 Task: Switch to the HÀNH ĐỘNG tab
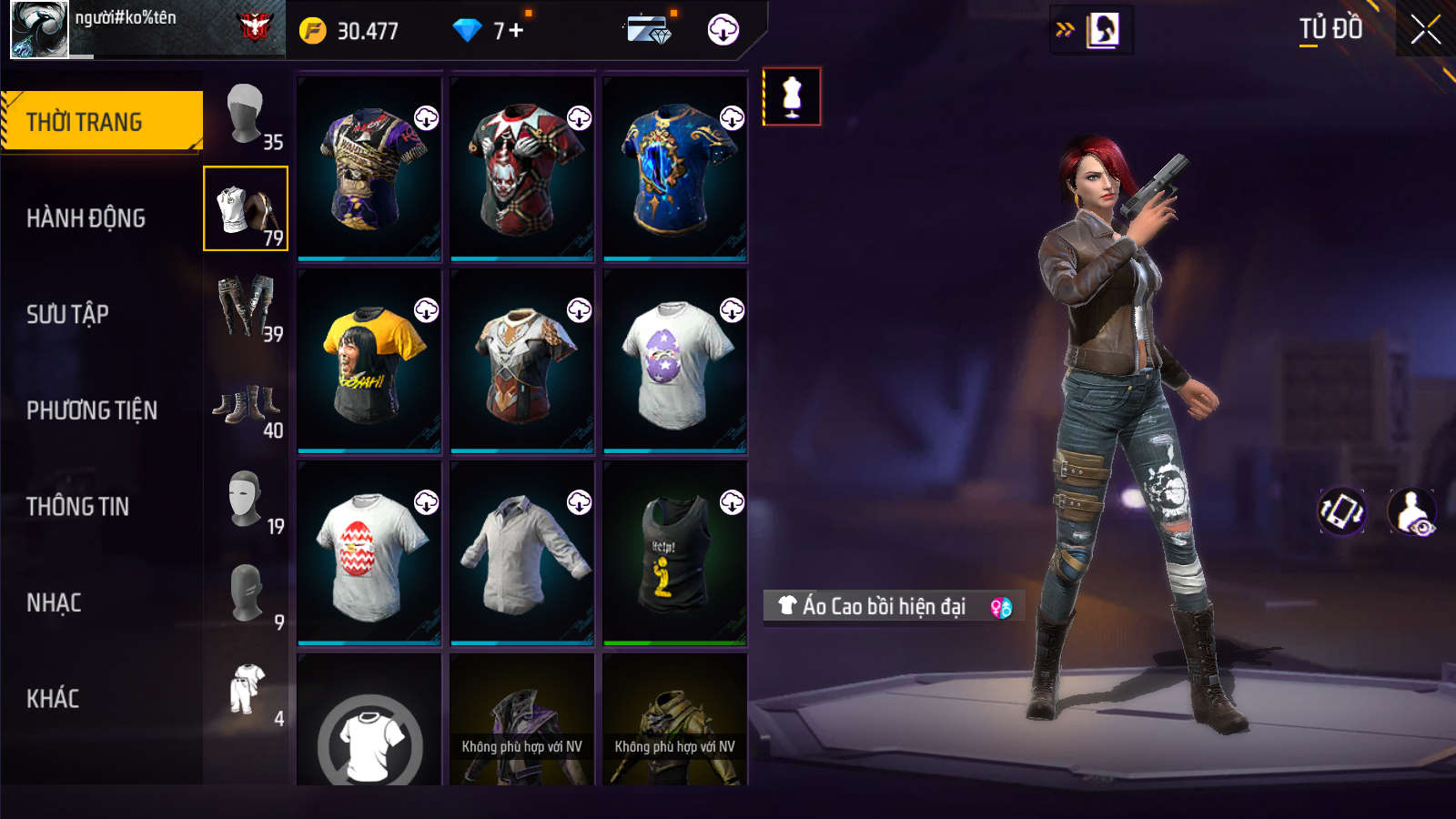[86, 218]
